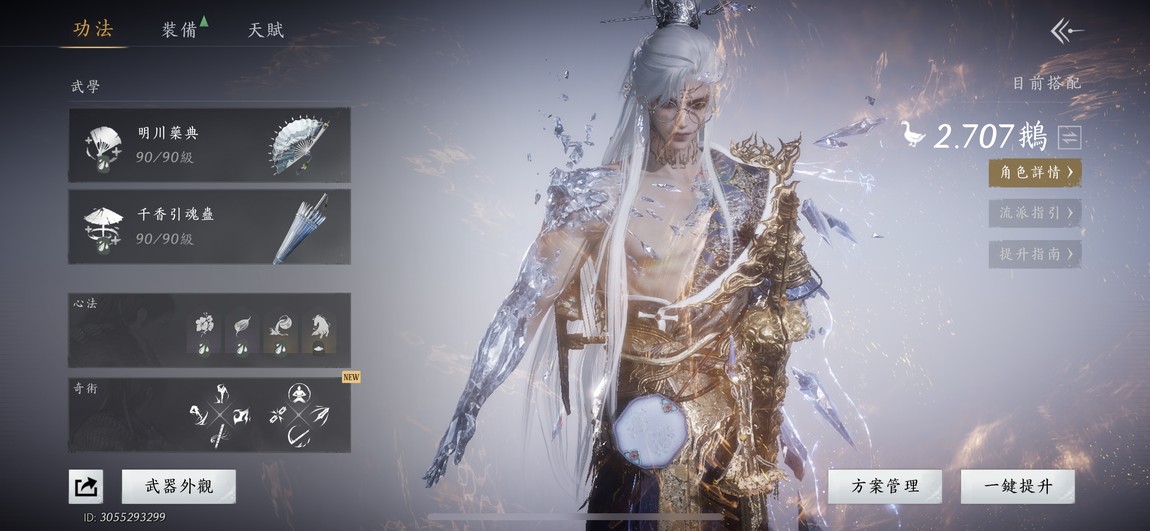Select the 明川藥典 fan martial art

(209, 145)
